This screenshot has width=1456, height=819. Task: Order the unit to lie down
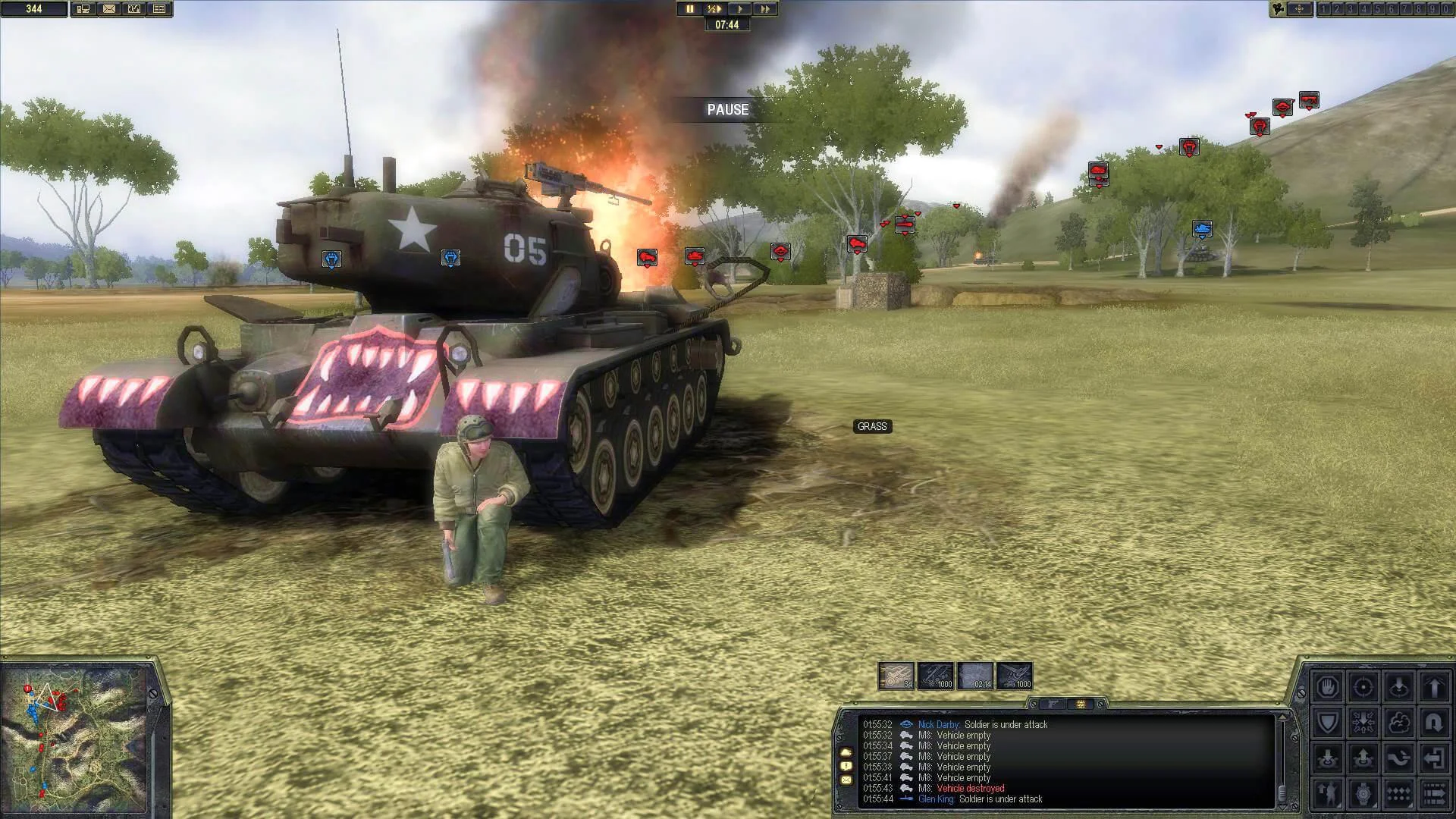click(1398, 687)
